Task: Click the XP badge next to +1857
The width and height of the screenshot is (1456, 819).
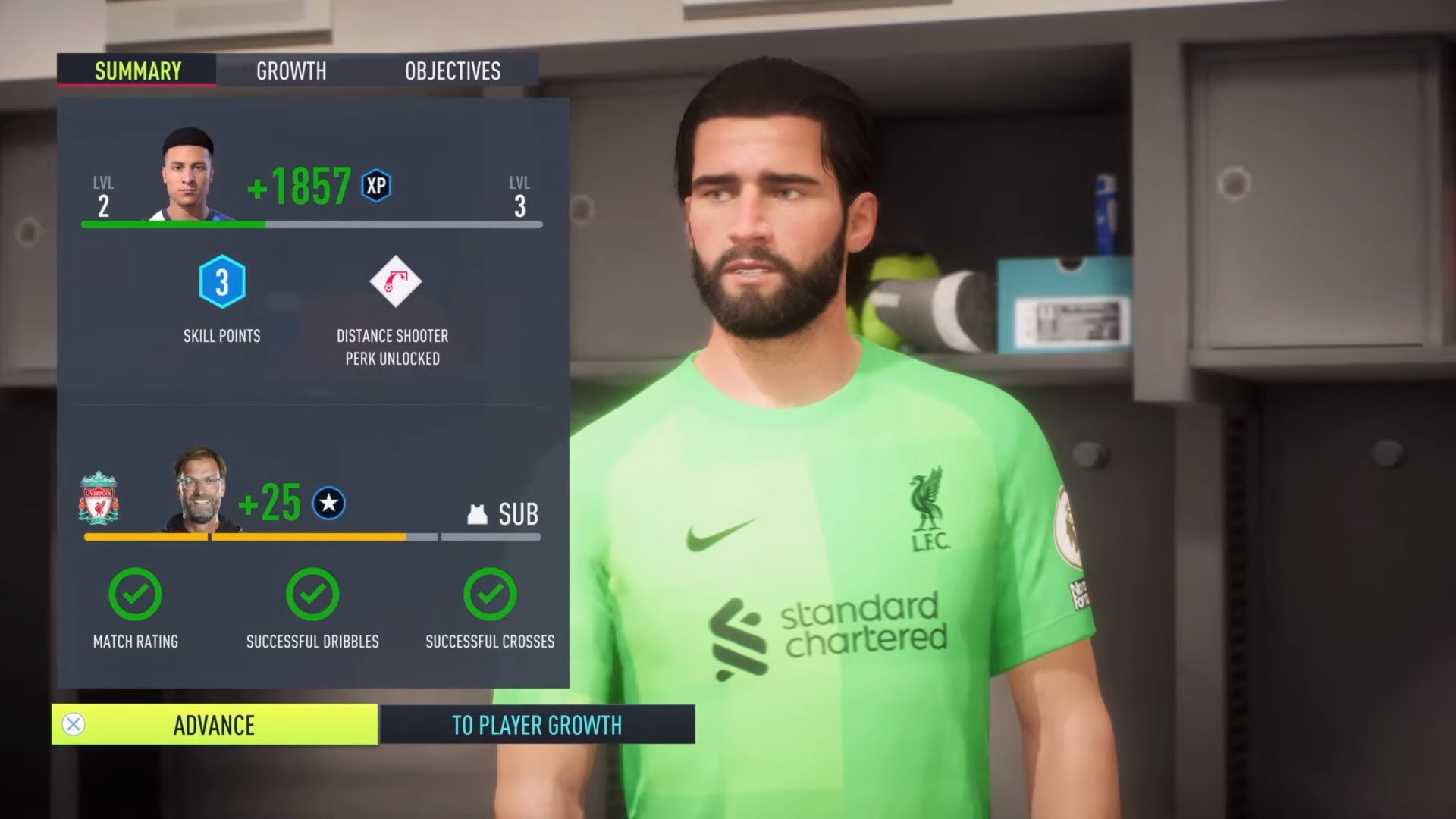Action: (377, 184)
